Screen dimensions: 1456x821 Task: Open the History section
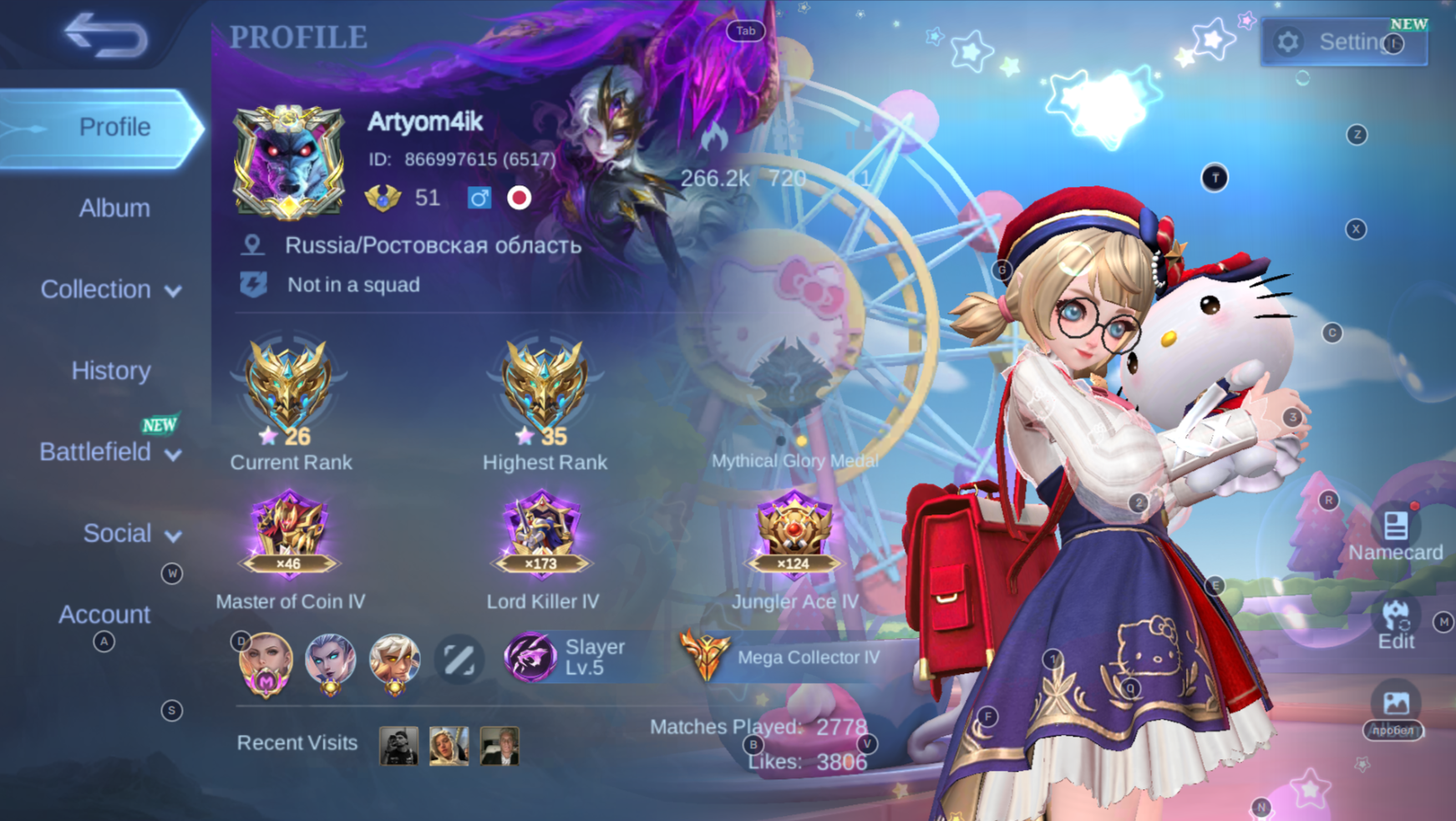tap(109, 370)
